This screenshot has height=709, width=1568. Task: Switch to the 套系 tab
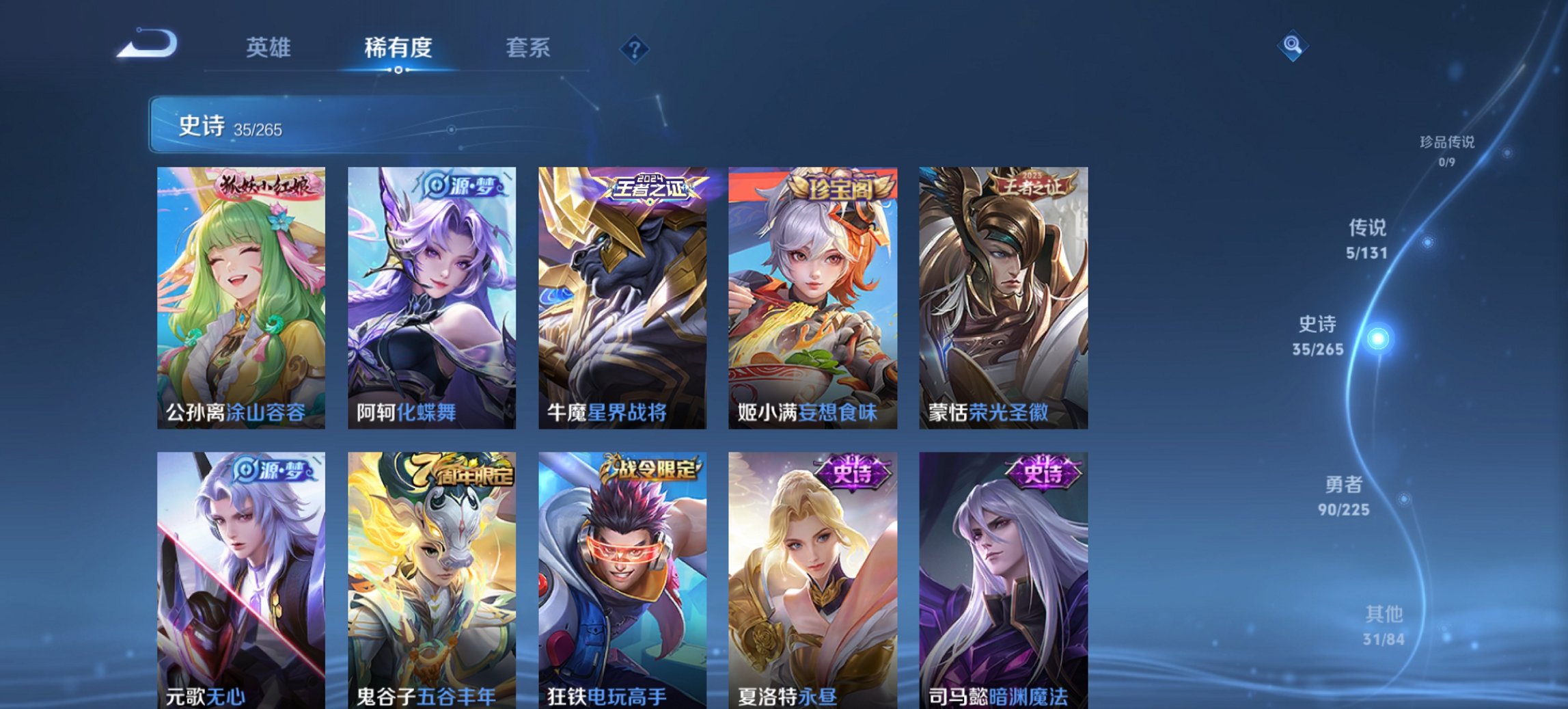point(528,48)
